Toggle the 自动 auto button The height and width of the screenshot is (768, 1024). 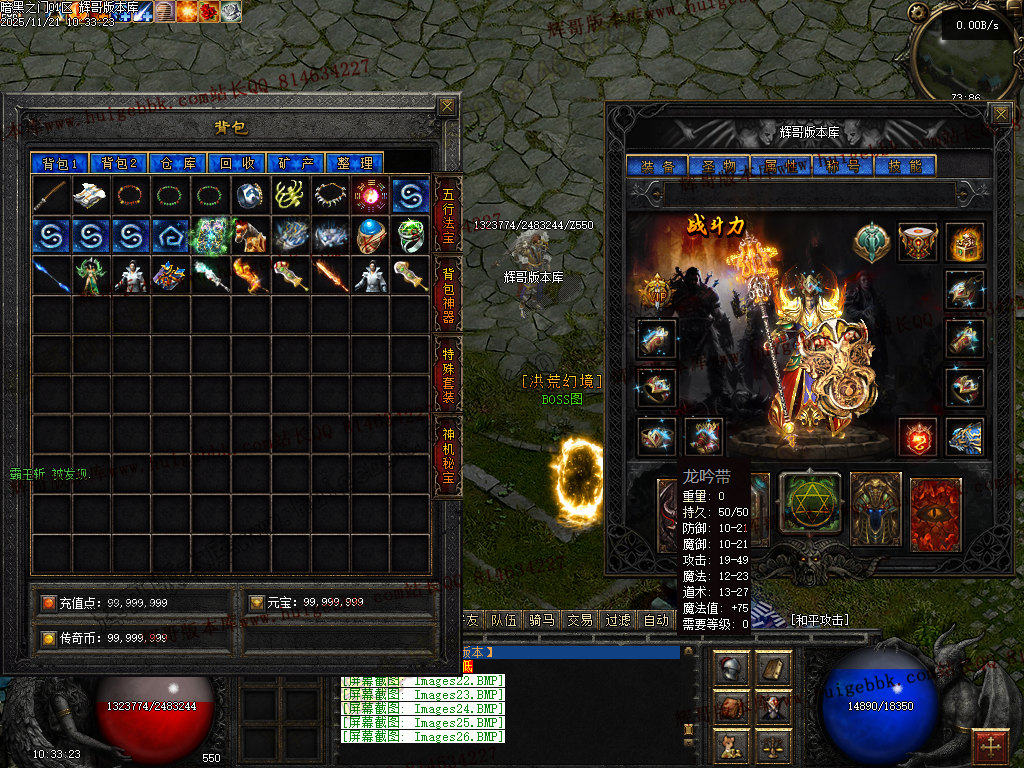click(656, 620)
